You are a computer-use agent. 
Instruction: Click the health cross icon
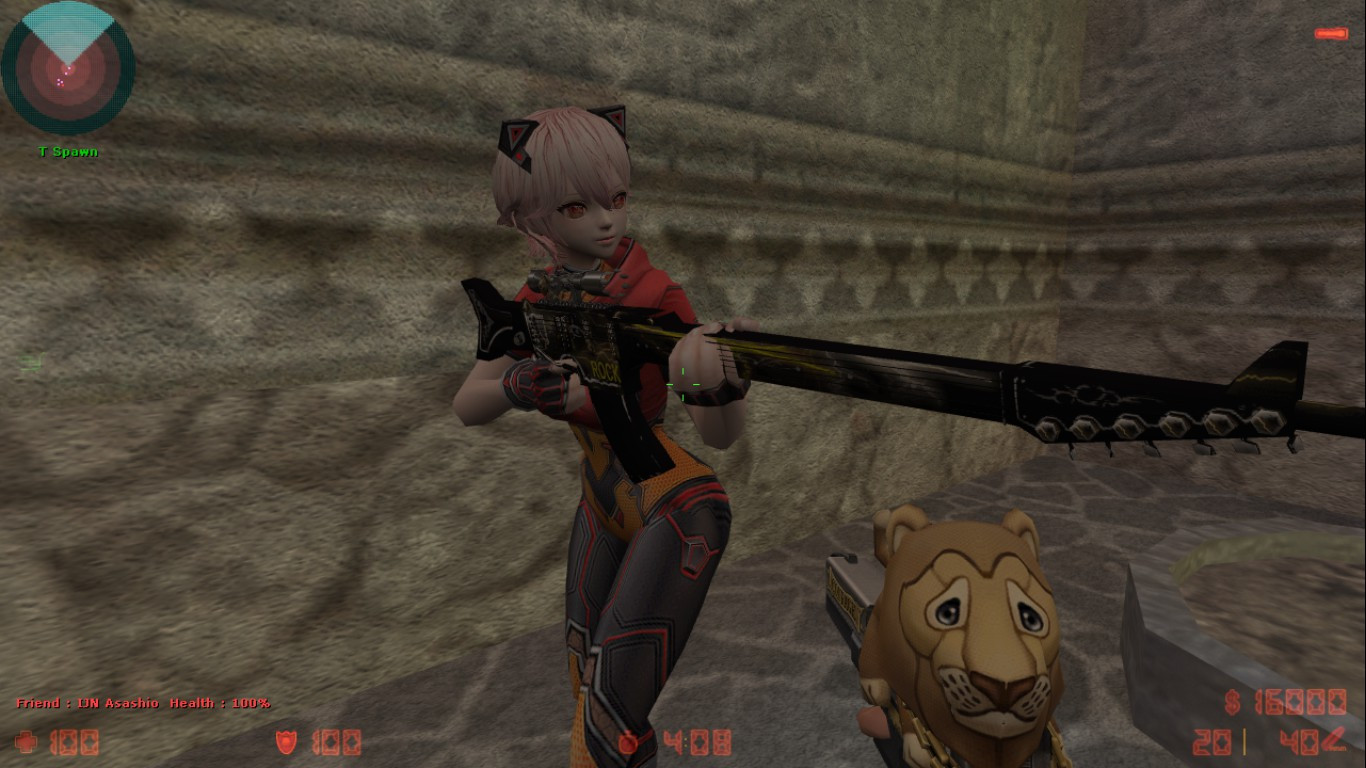pyautogui.click(x=25, y=743)
